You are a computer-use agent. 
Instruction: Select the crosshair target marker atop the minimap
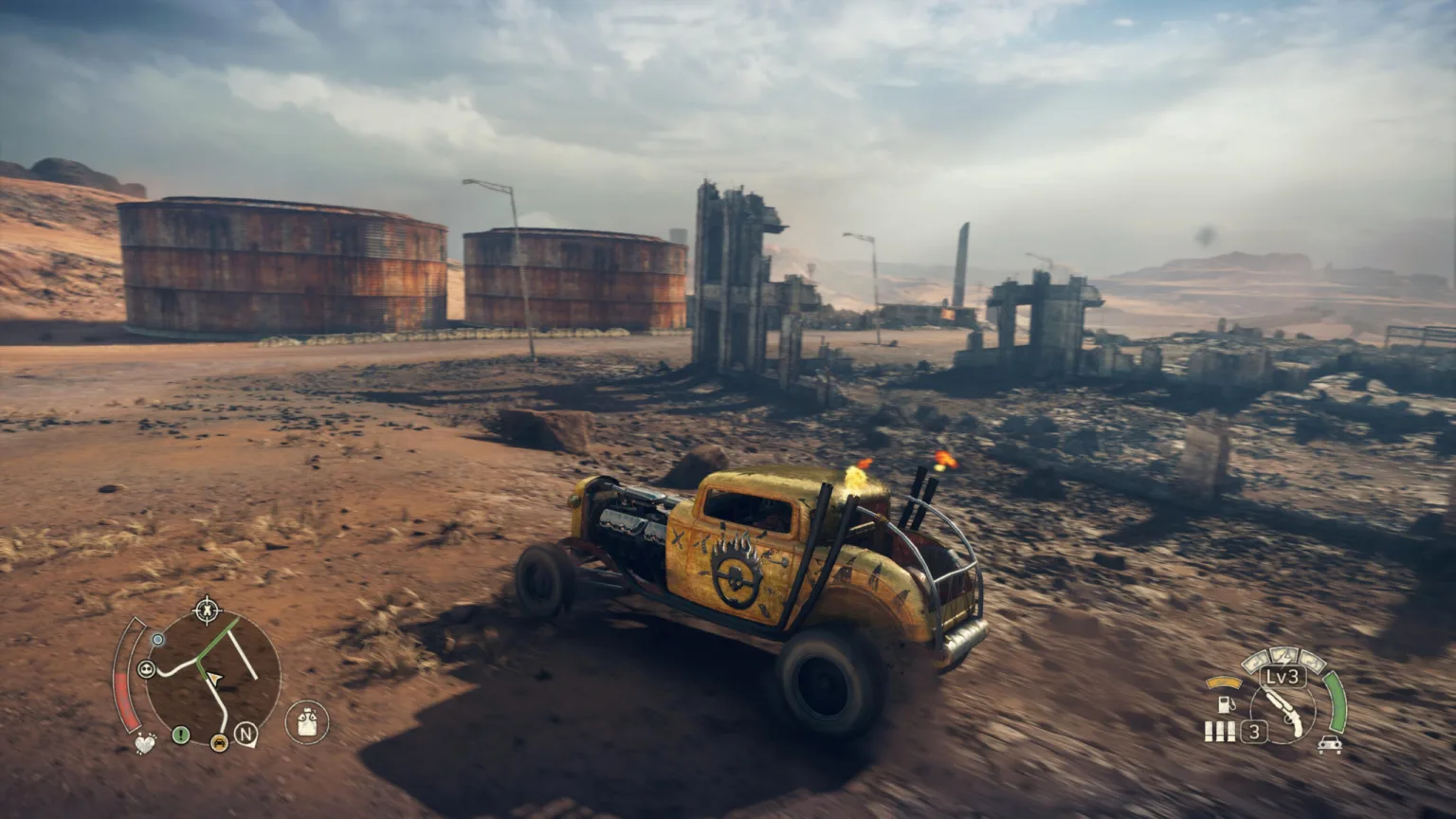click(x=207, y=610)
